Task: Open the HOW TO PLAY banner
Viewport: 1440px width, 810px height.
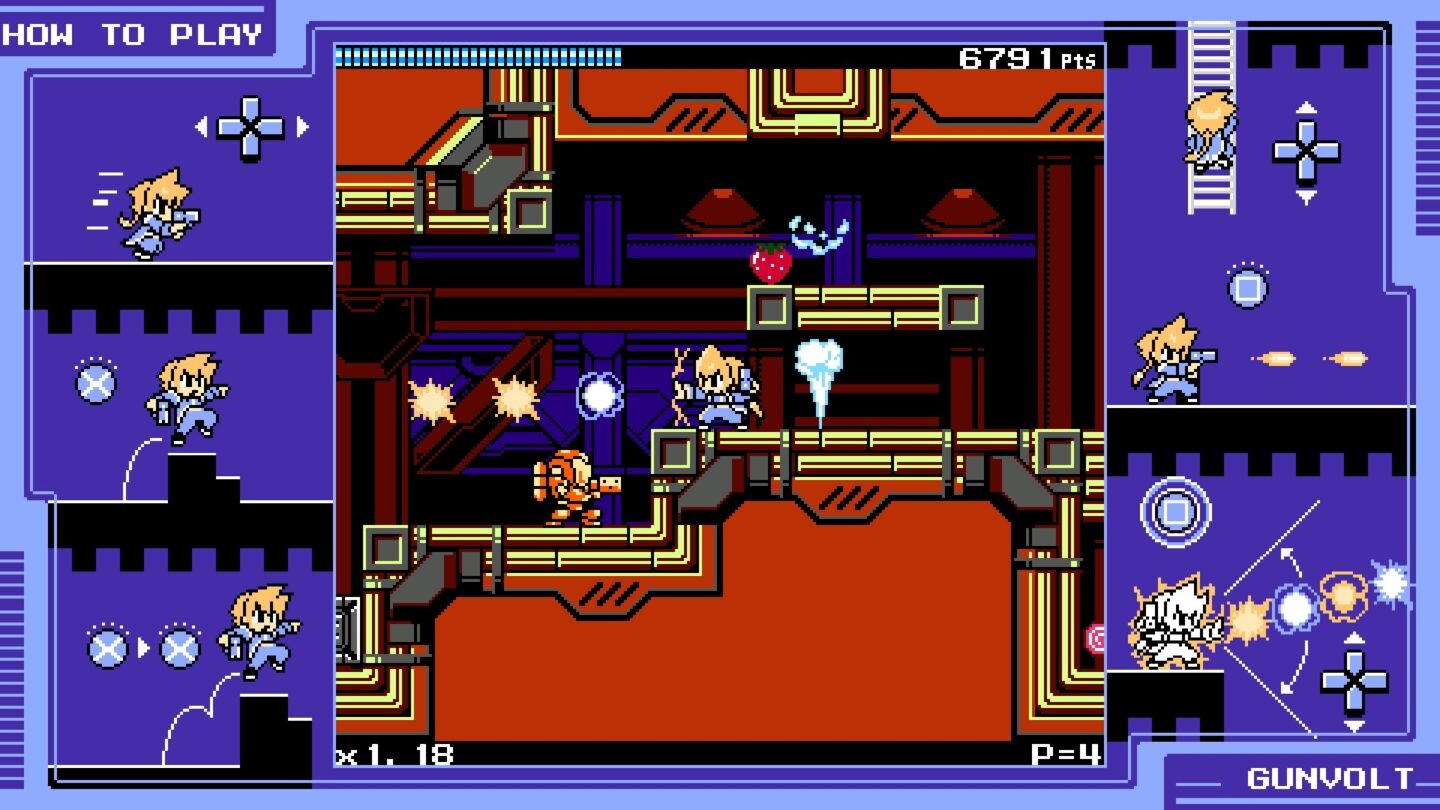Action: [132, 33]
